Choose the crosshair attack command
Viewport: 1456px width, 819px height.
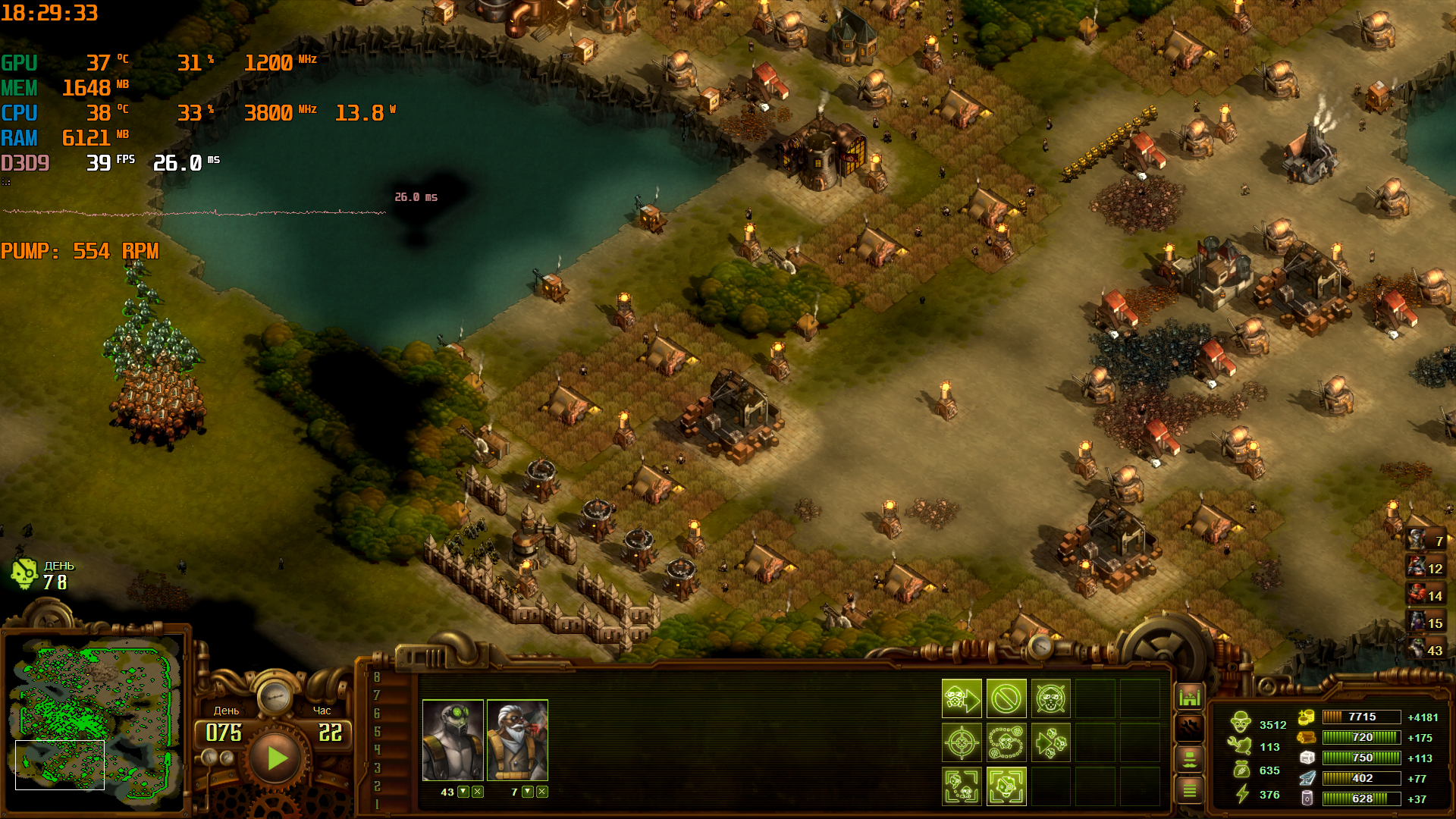[962, 742]
